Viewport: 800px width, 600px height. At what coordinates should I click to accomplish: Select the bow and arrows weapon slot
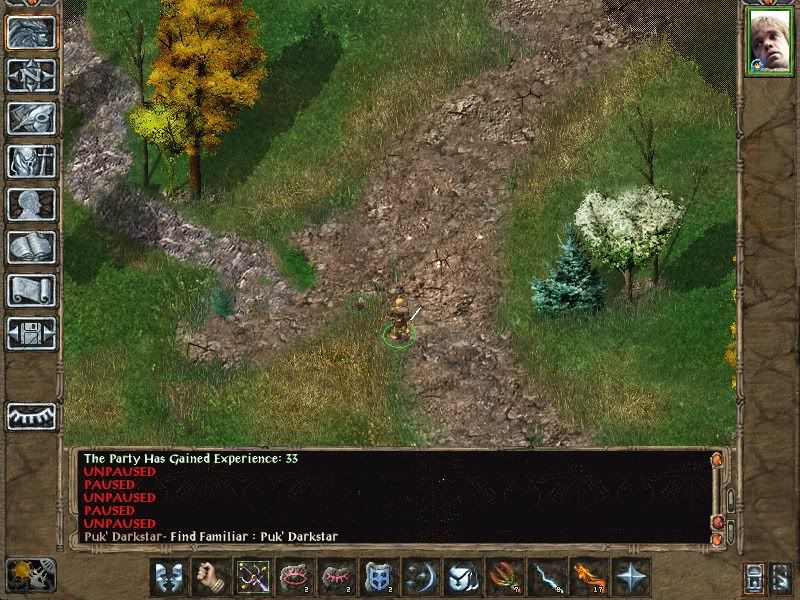click(253, 577)
